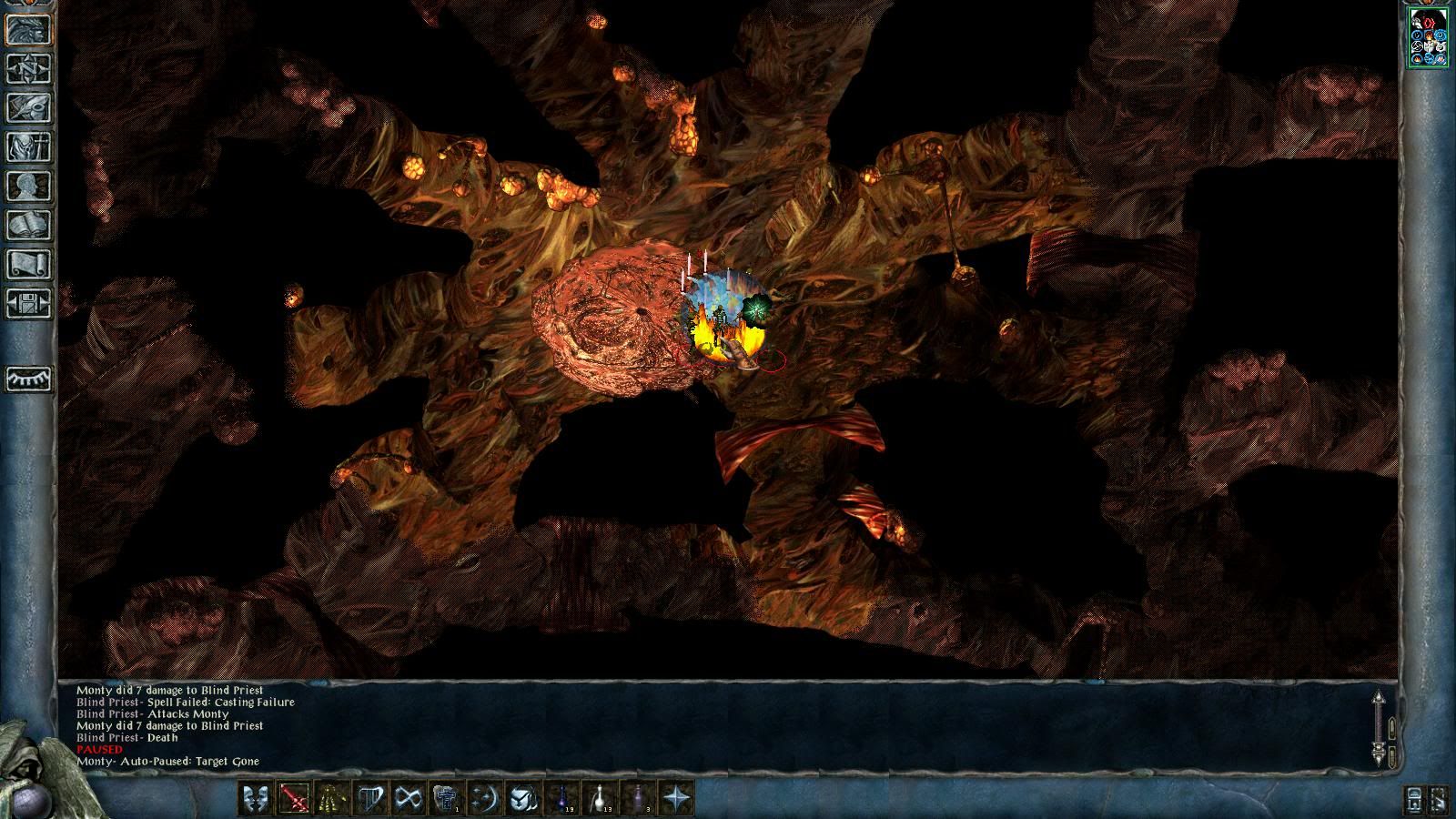This screenshot has height=819, width=1456.
Task: Return to game via top stone-face button
Action: pos(29,30)
